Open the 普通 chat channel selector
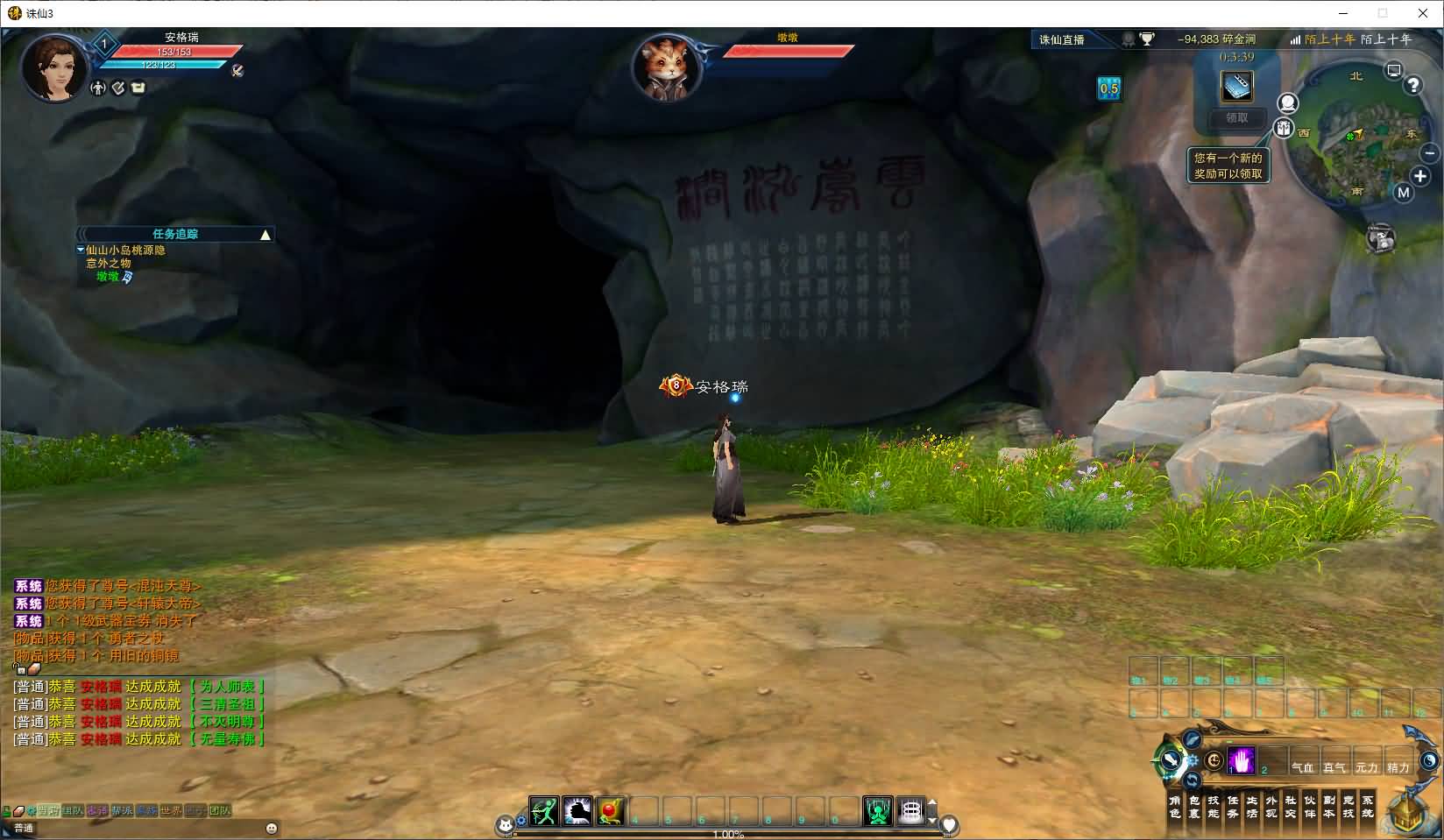This screenshot has height=840, width=1444. 25,827
